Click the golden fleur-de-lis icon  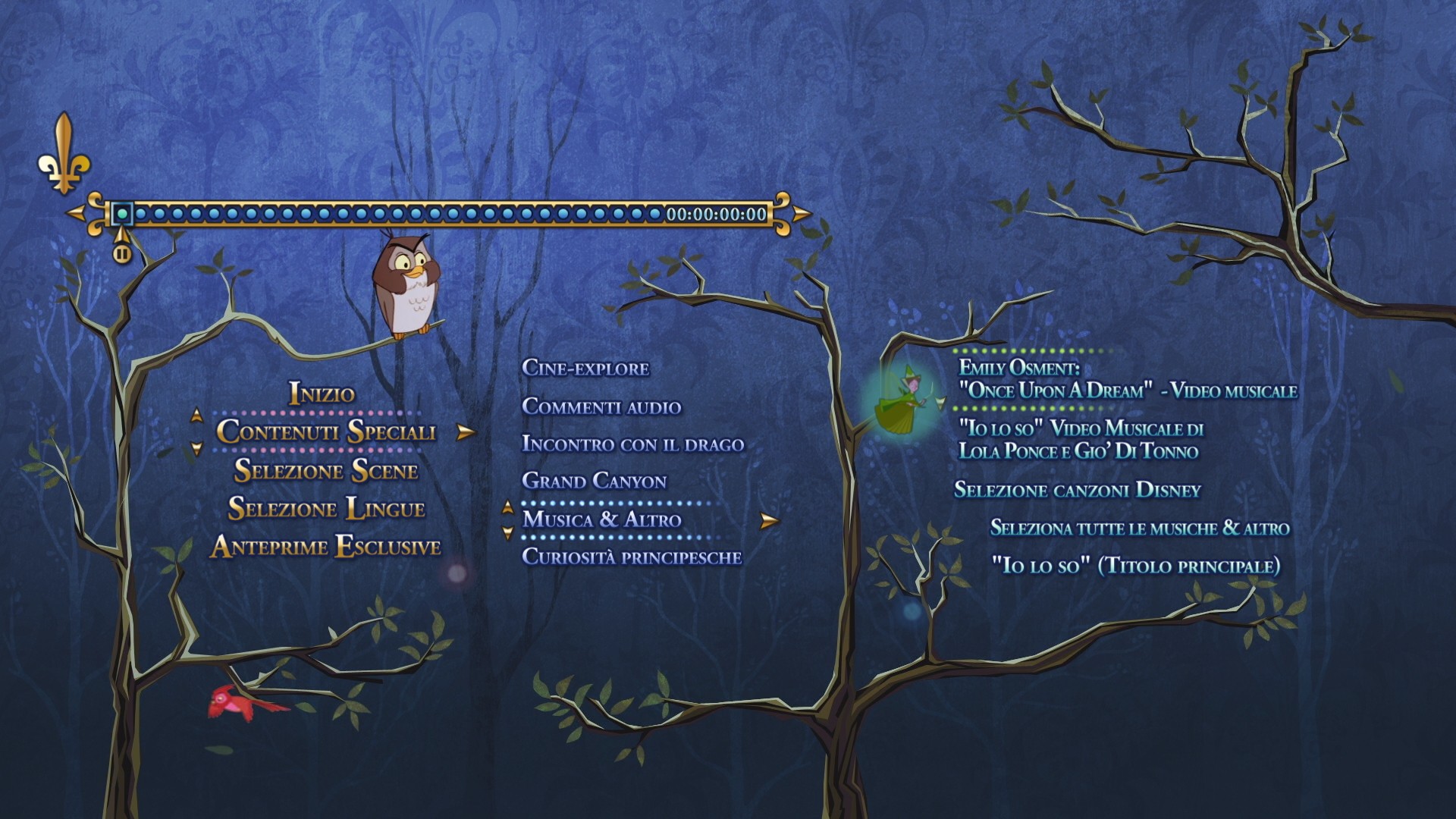[x=64, y=155]
